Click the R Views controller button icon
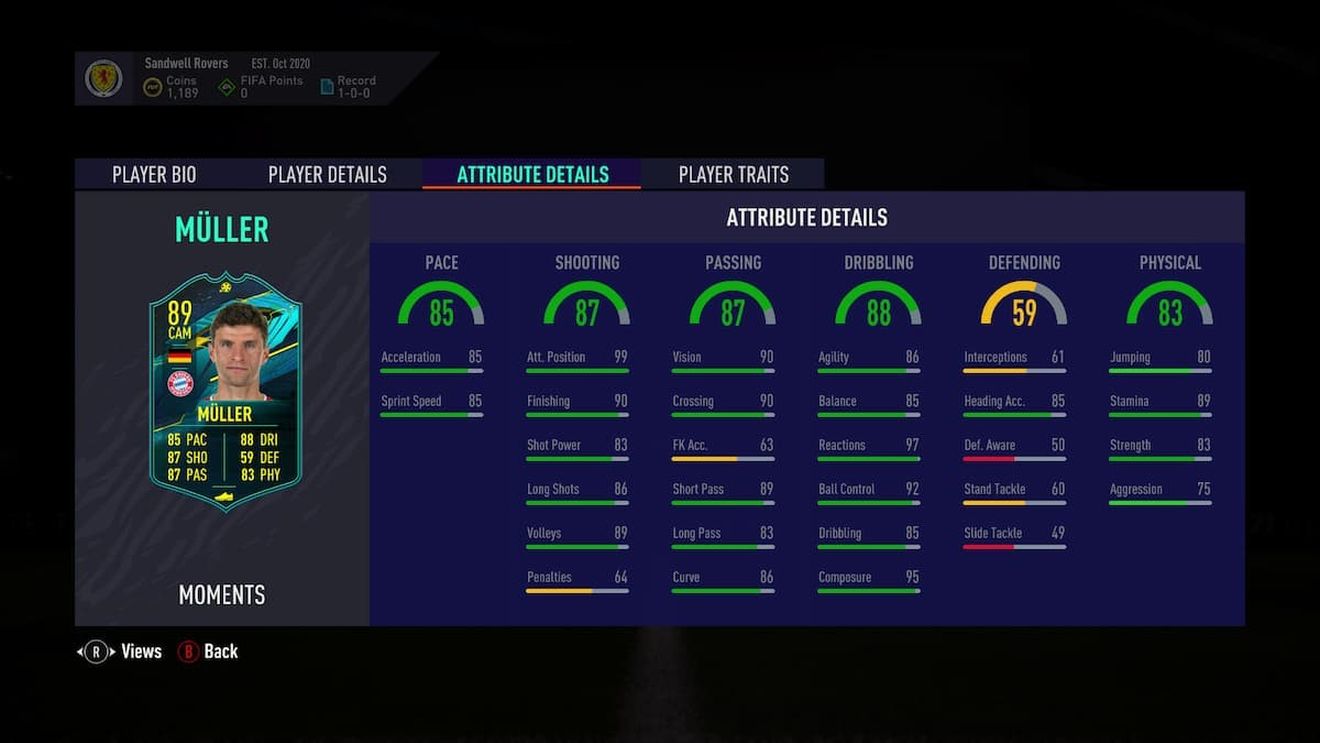Screen dimensions: 1320x743 [x=96, y=651]
